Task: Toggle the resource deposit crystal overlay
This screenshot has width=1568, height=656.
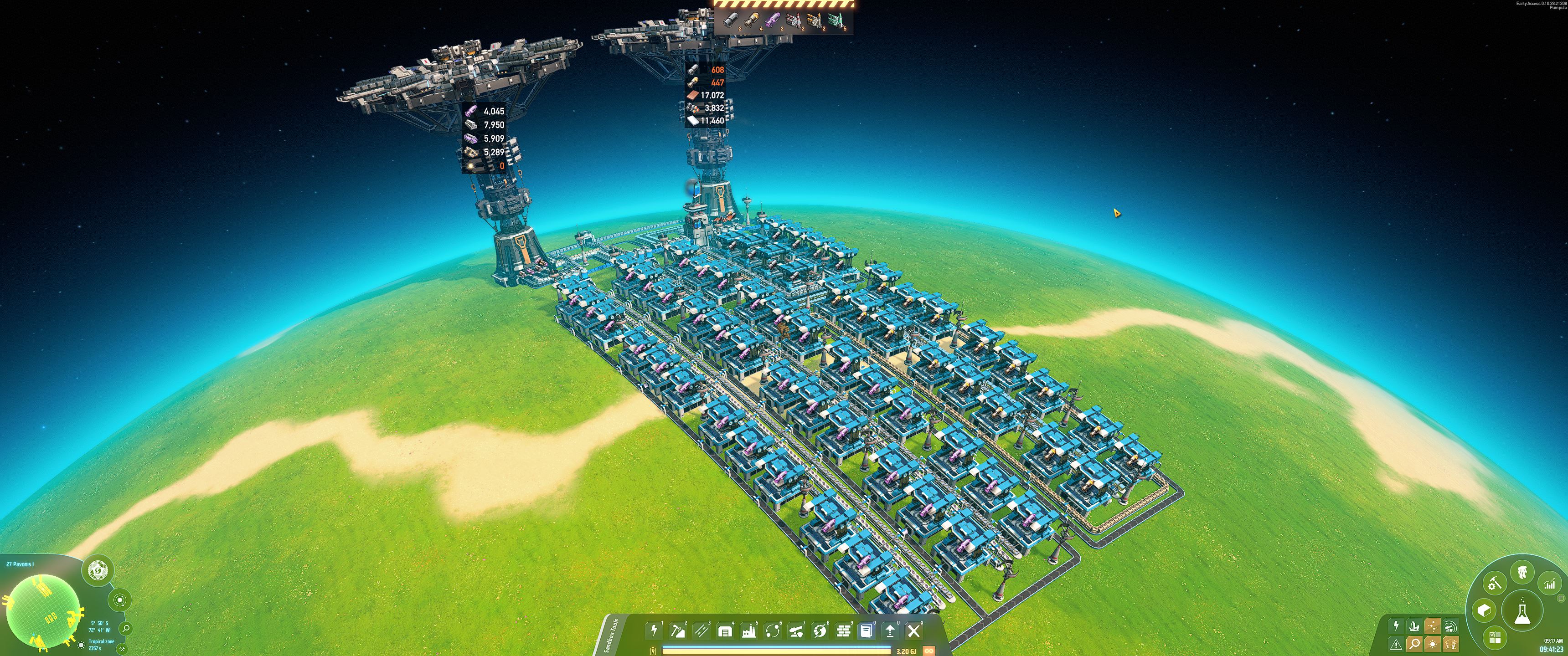Action: coord(1414,625)
